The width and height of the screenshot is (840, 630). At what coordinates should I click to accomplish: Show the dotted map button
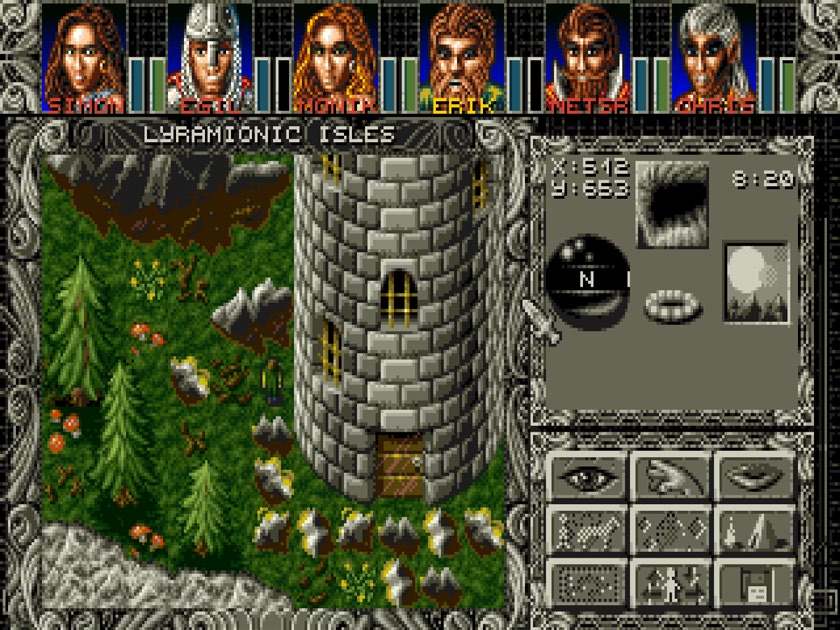point(588,580)
